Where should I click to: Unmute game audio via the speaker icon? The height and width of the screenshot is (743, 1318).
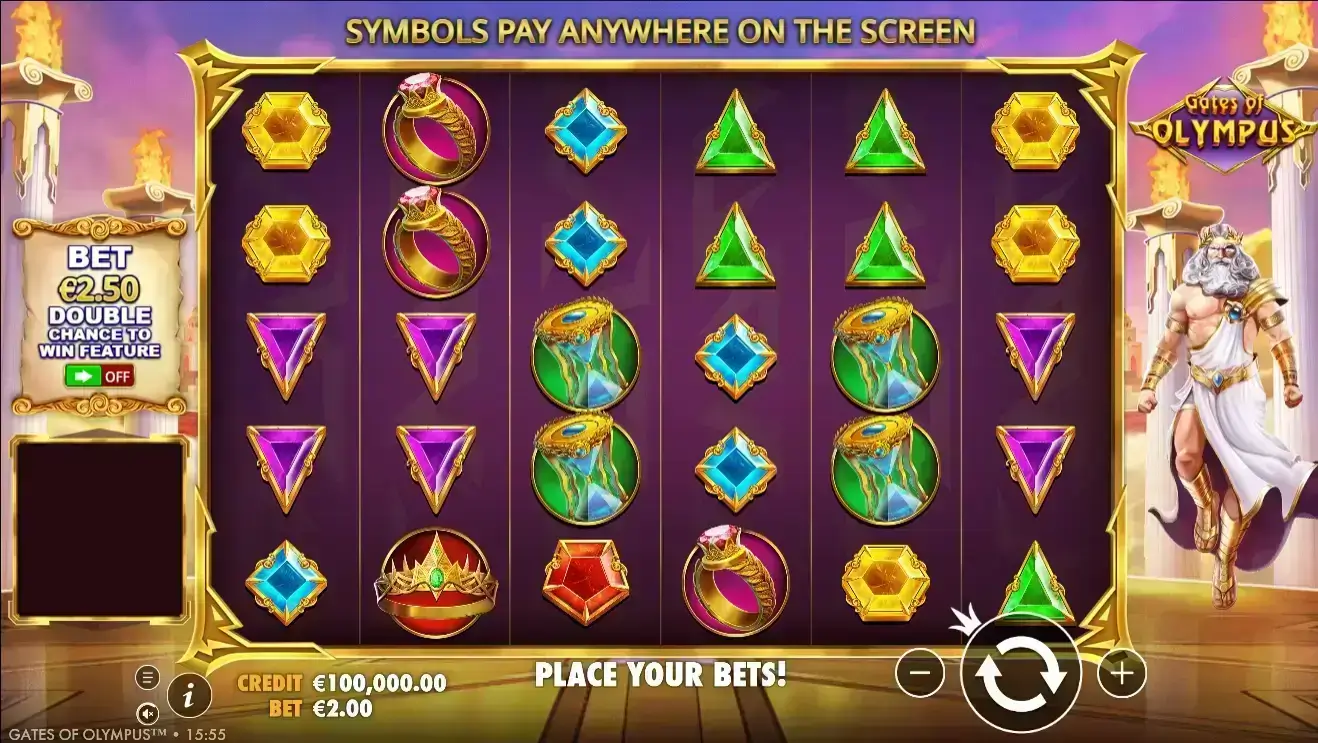[148, 712]
